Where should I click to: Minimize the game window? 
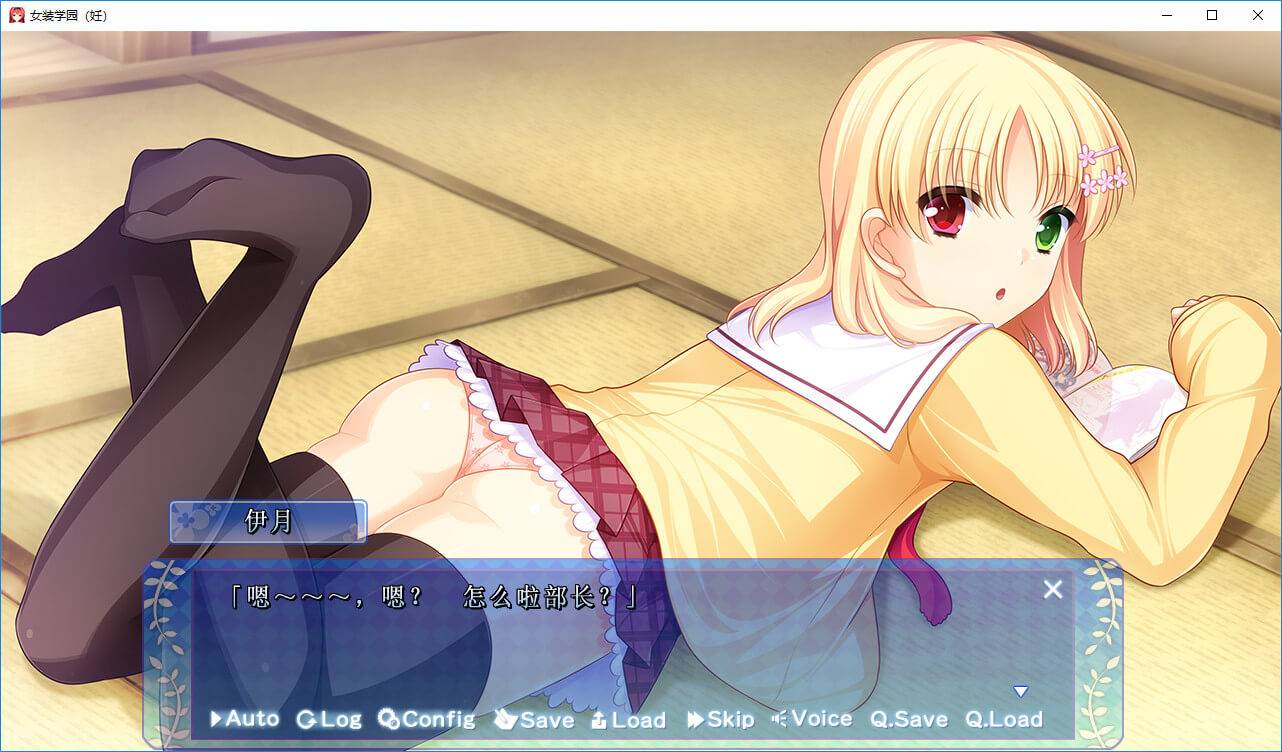click(1166, 15)
